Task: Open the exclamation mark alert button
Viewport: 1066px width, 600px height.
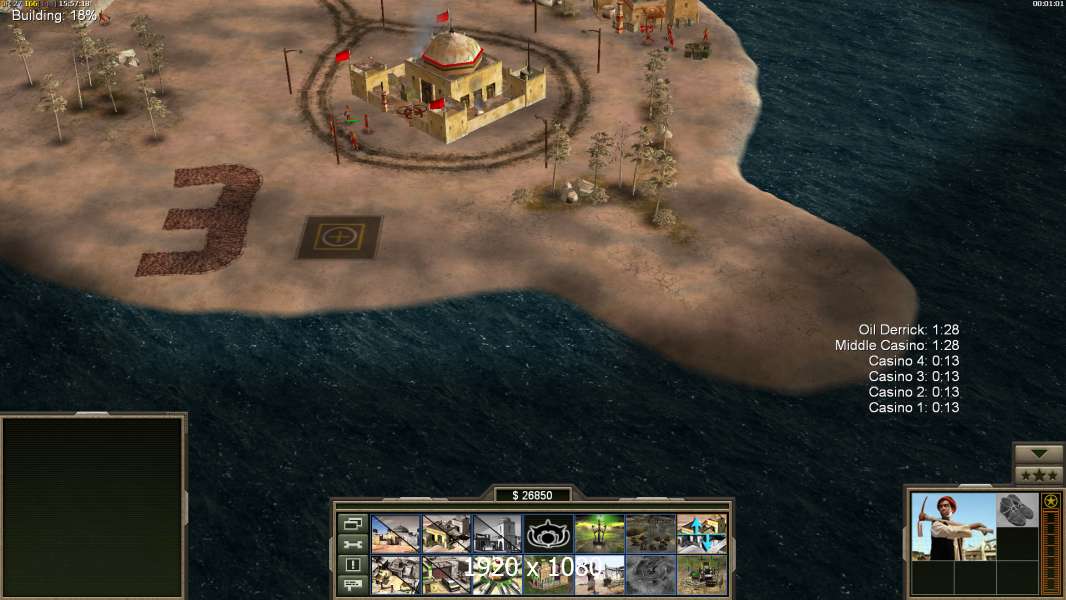Action: tap(352, 565)
